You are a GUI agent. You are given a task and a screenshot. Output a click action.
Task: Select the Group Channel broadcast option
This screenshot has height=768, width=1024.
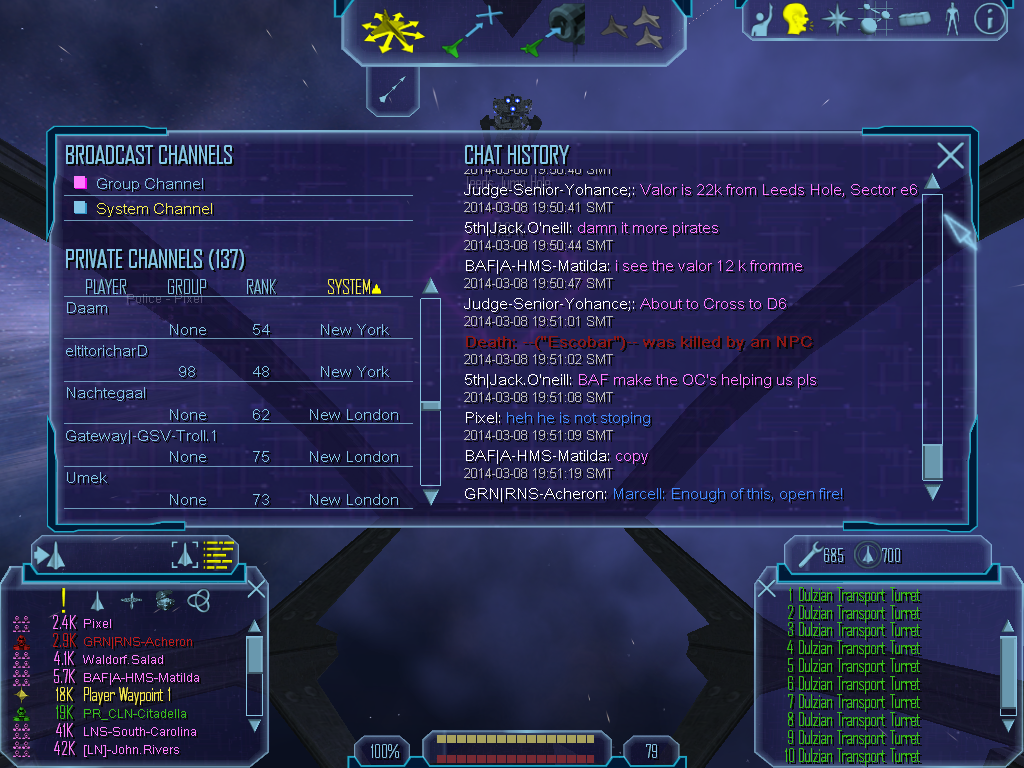click(x=149, y=184)
